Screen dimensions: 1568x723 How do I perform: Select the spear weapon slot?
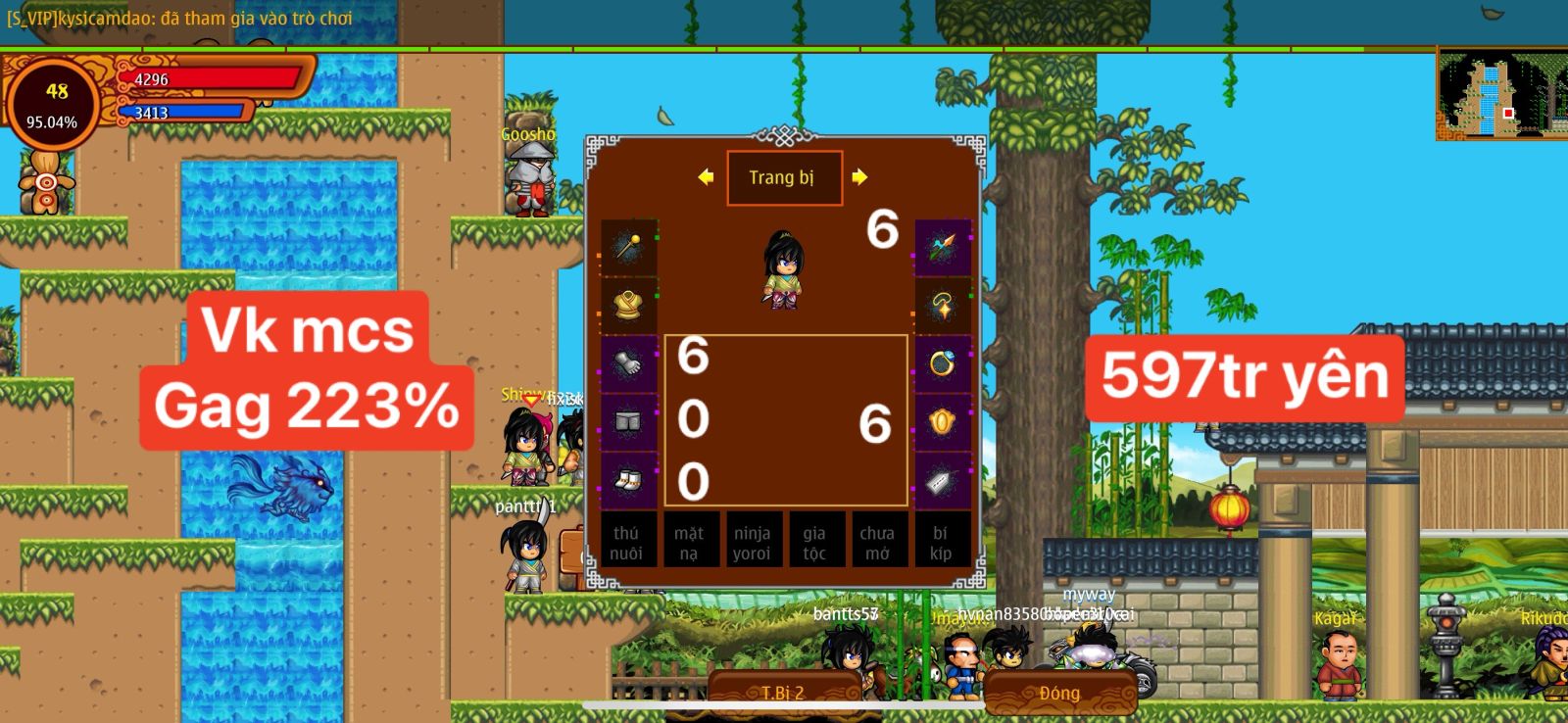point(942,247)
